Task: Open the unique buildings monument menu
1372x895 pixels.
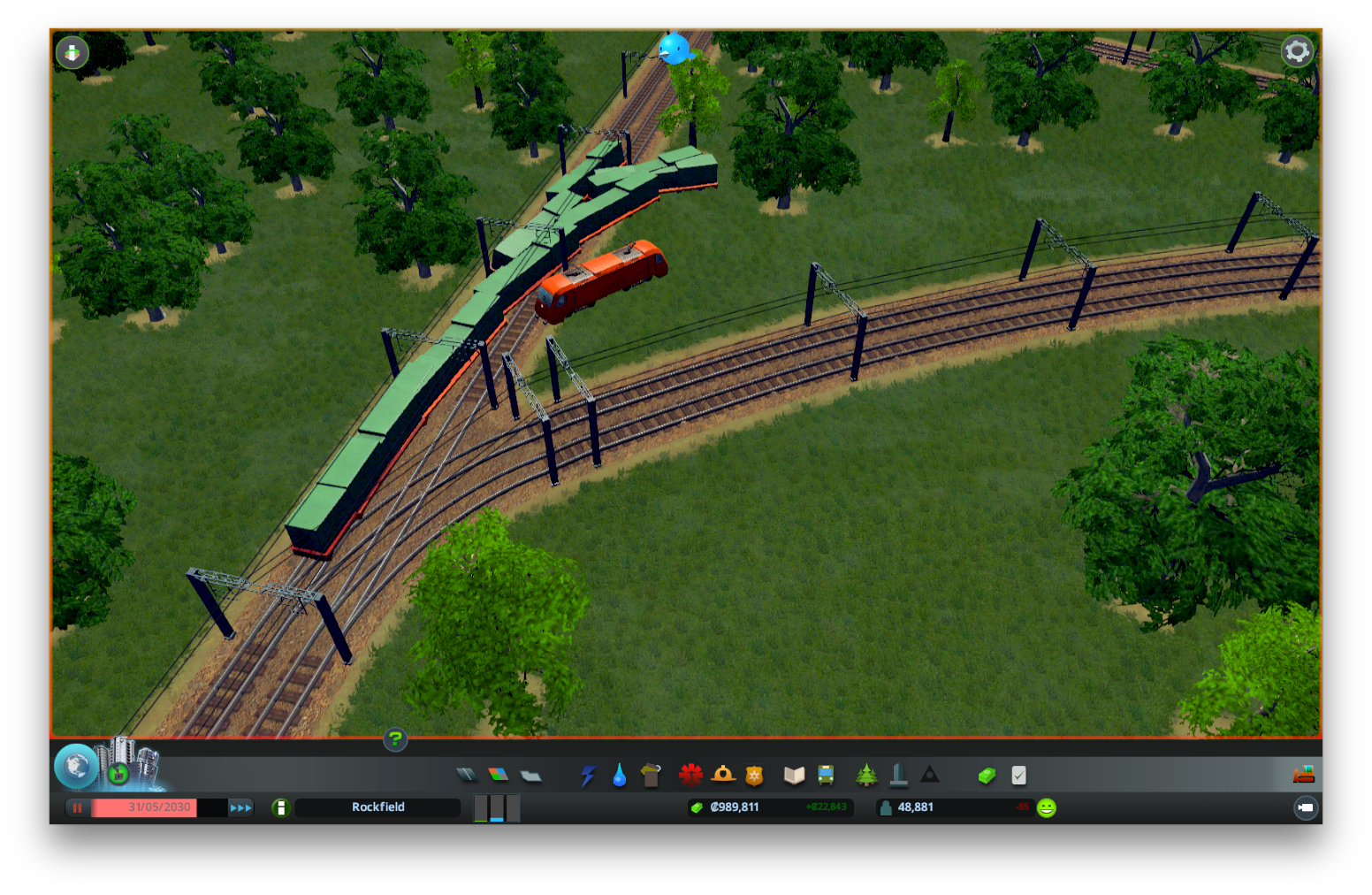Action: click(898, 776)
